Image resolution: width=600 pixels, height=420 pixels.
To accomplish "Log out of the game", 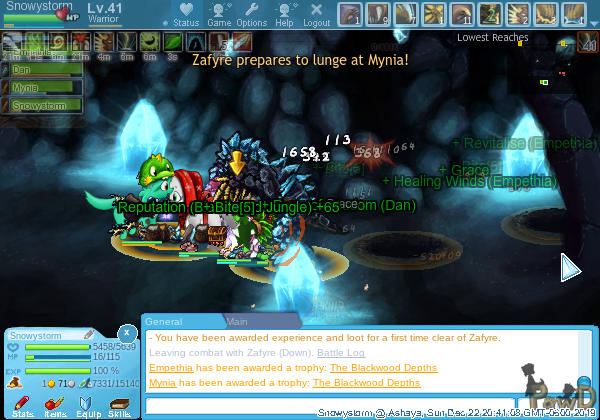I will coord(316,14).
